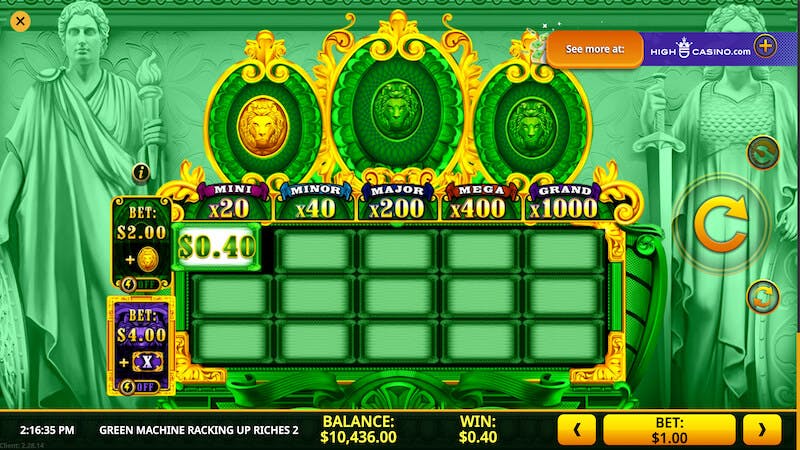
Task: Toggle the lightning switch on the $2.00 bet
Action: (142, 283)
